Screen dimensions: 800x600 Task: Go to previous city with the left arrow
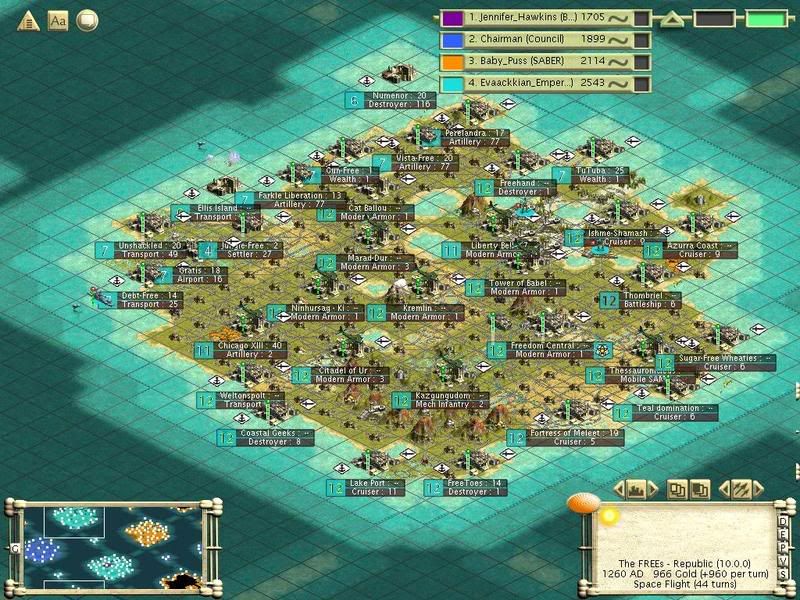pos(618,489)
